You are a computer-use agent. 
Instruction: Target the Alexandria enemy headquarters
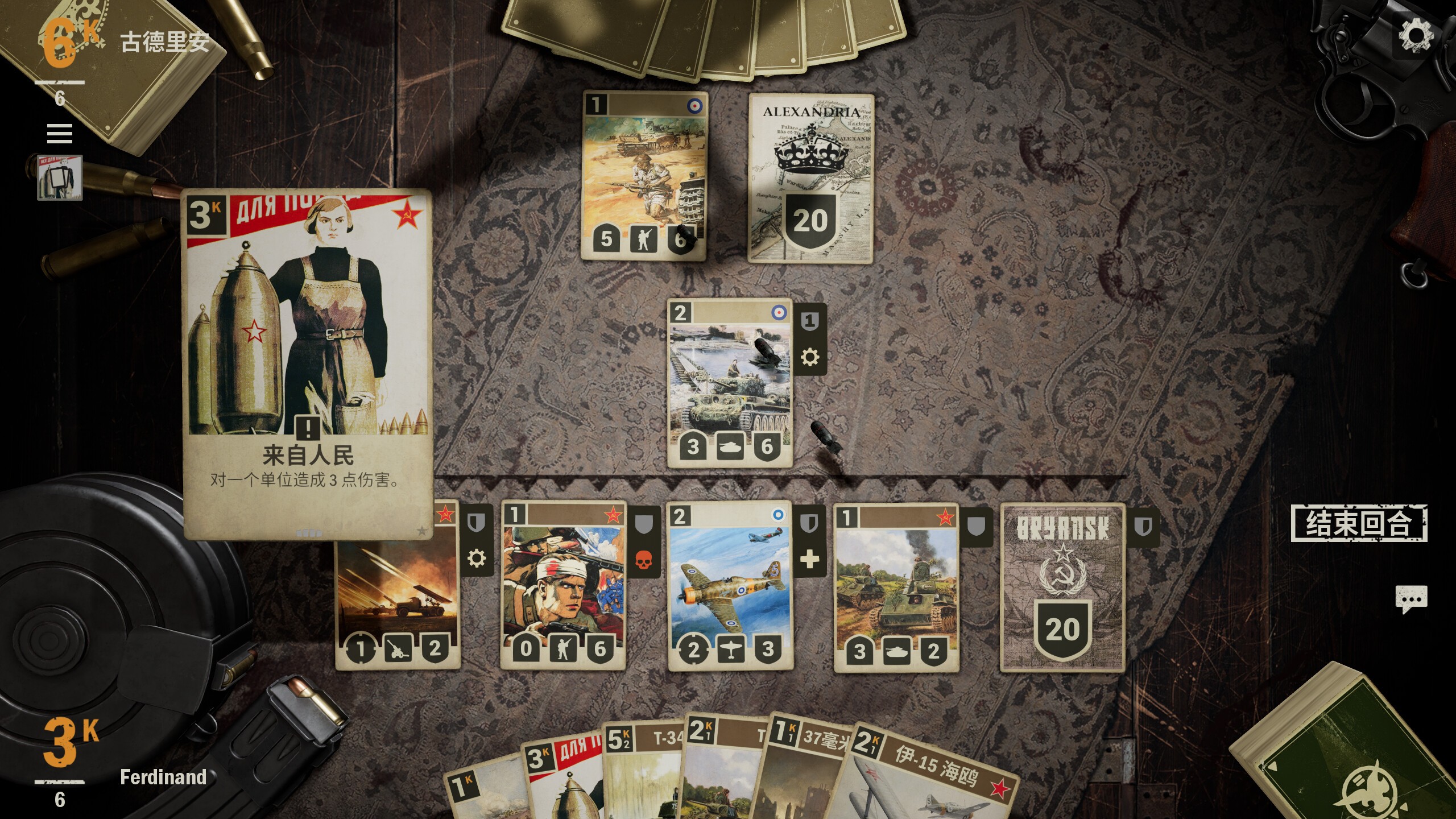[x=810, y=177]
